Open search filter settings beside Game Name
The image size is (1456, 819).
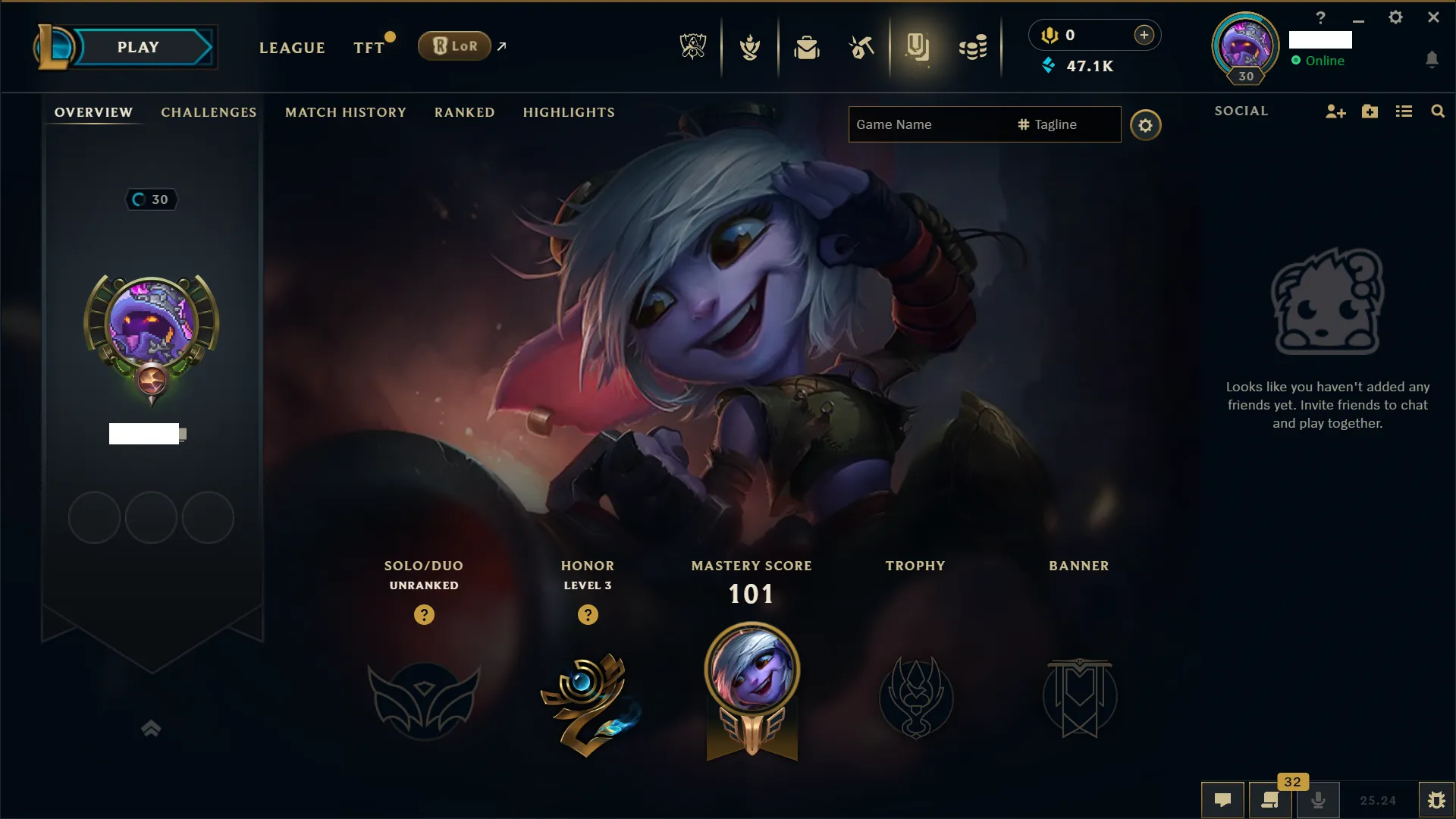pyautogui.click(x=1145, y=125)
